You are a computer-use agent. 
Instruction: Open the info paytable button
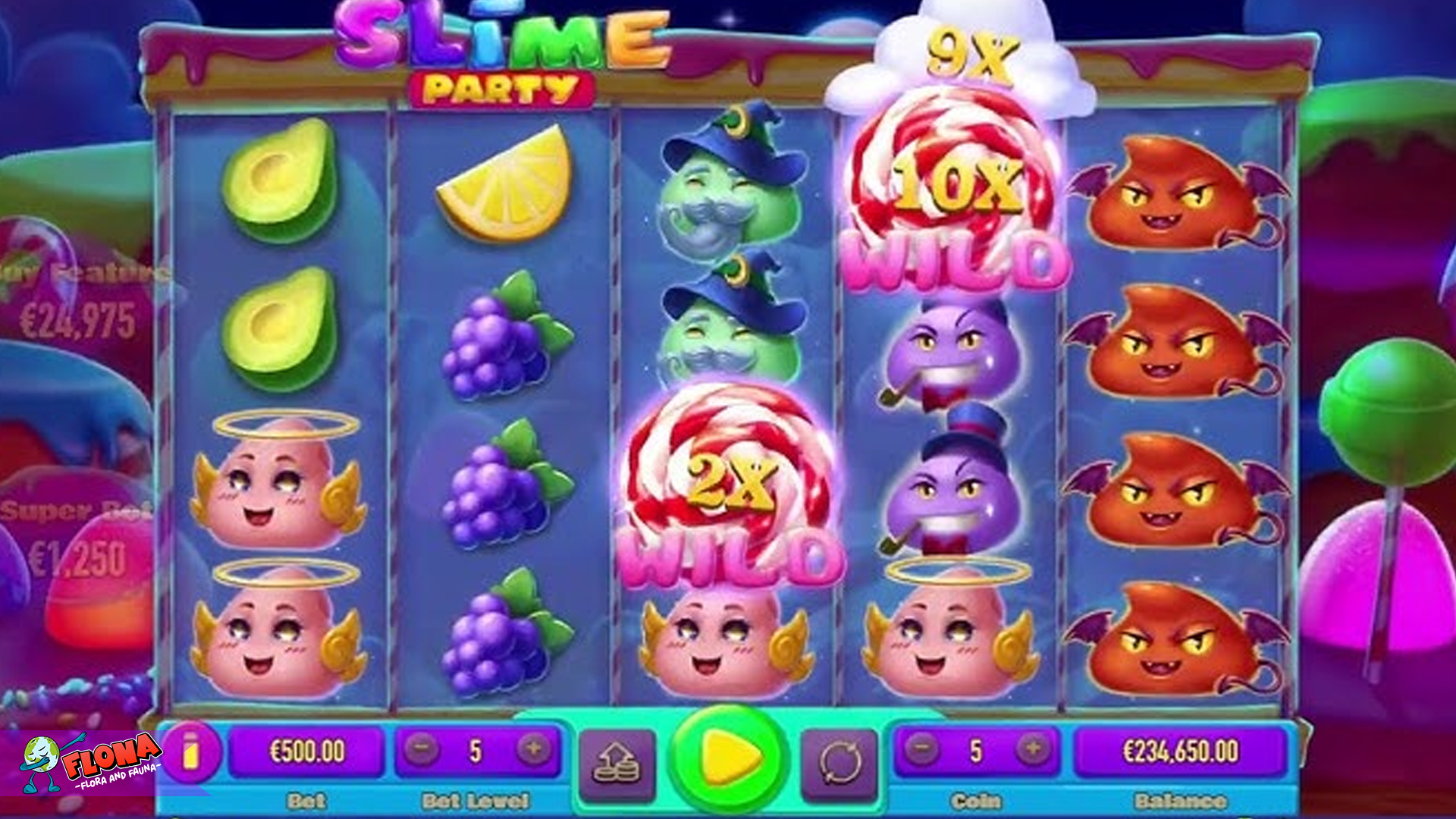[x=190, y=752]
